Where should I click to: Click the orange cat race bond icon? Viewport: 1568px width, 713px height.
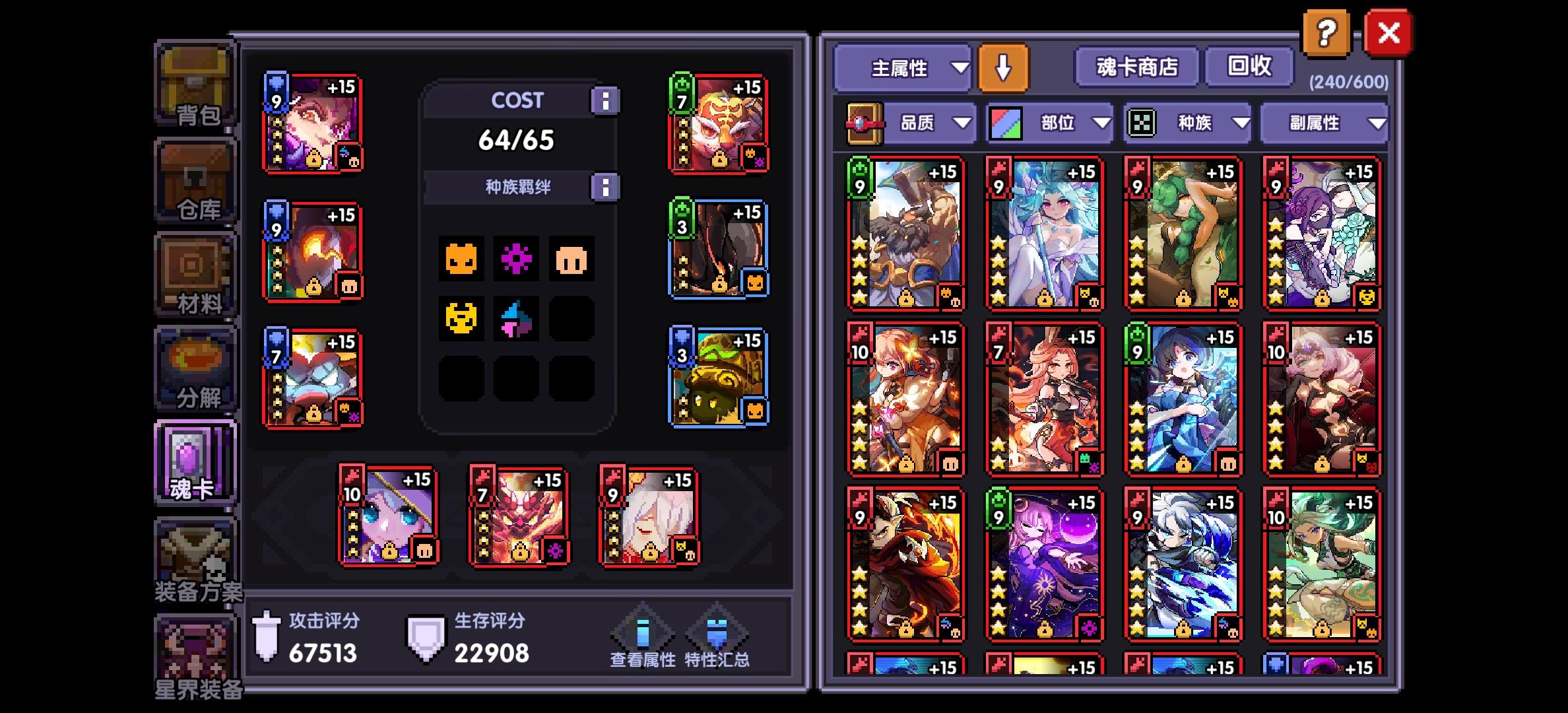(x=460, y=259)
